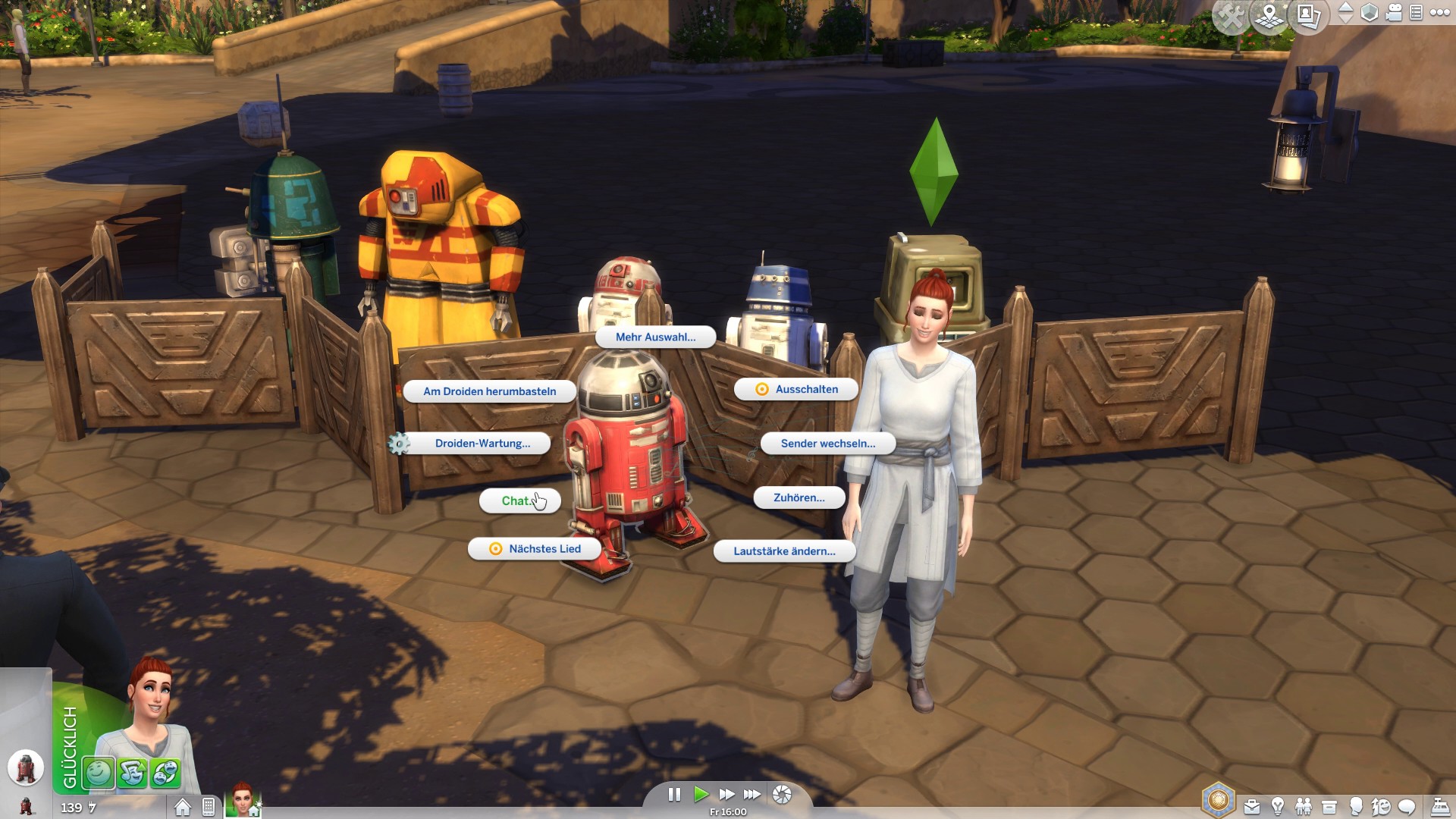
Task: Open the map view location-pin button
Action: (1270, 16)
